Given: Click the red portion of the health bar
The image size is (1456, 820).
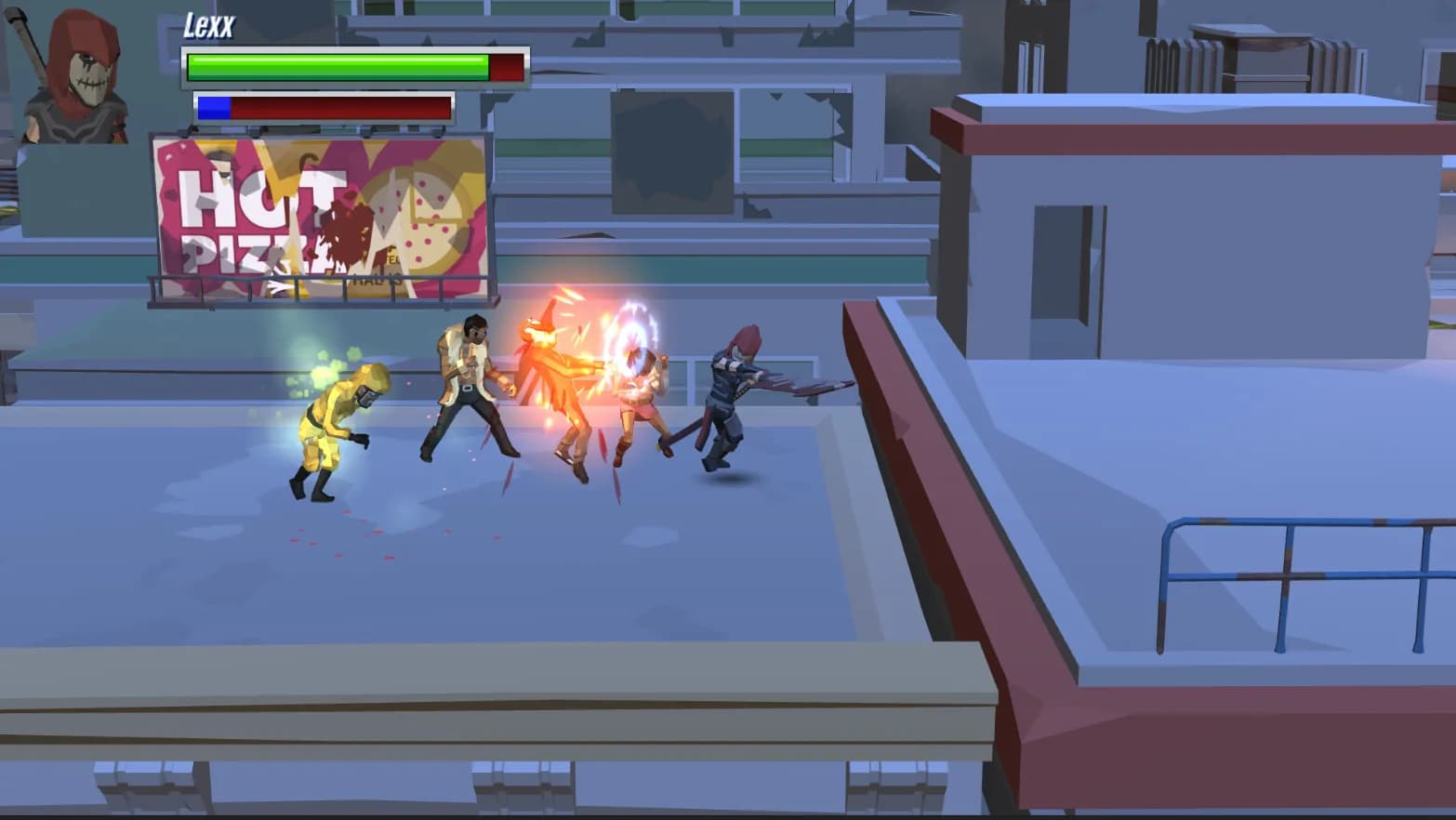Looking at the screenshot, I should 507,66.
